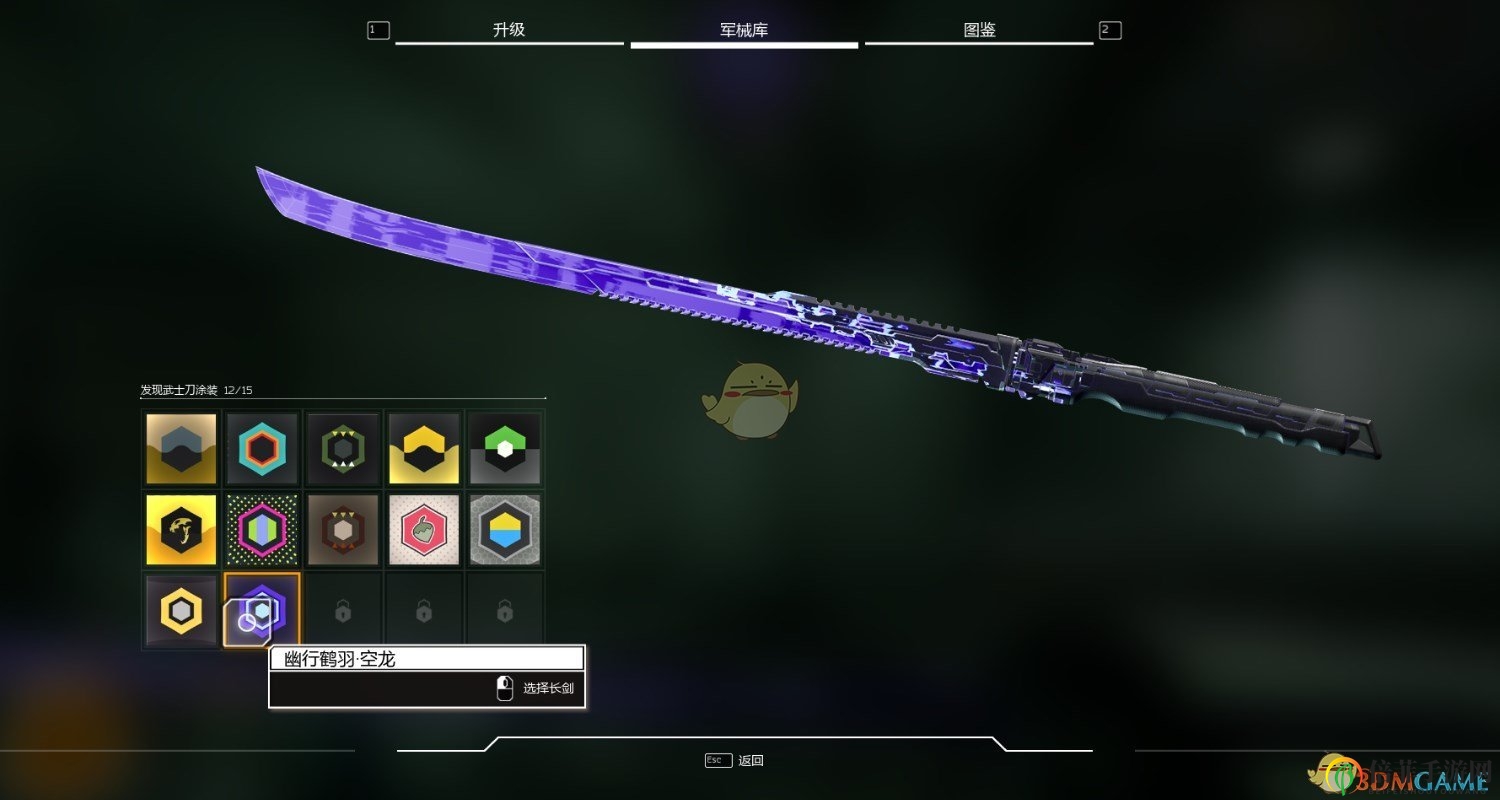Select the purple 幽行鹤羽·空龙 katana skin
This screenshot has height=800, width=1500.
262,609
